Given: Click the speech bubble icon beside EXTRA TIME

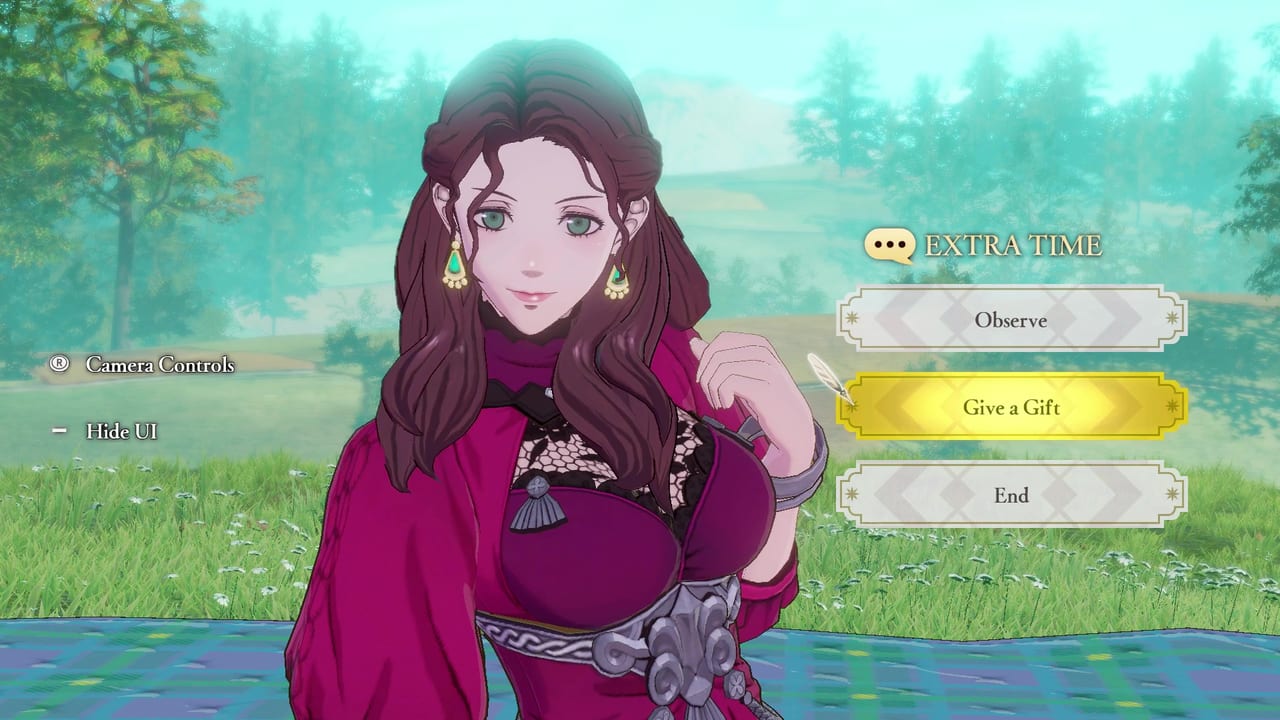Looking at the screenshot, I should pos(890,243).
